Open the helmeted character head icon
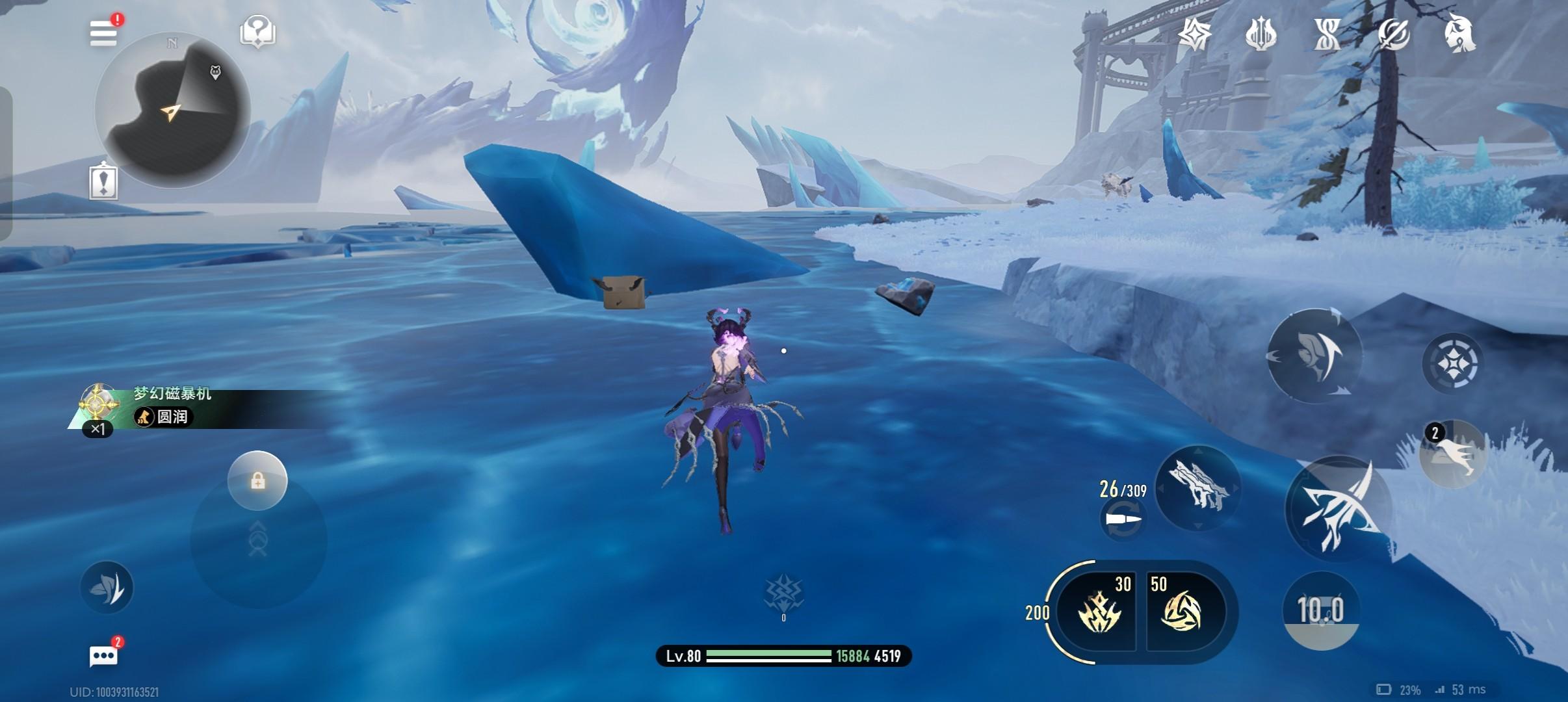Image resolution: width=1568 pixels, height=702 pixels. (1459, 32)
